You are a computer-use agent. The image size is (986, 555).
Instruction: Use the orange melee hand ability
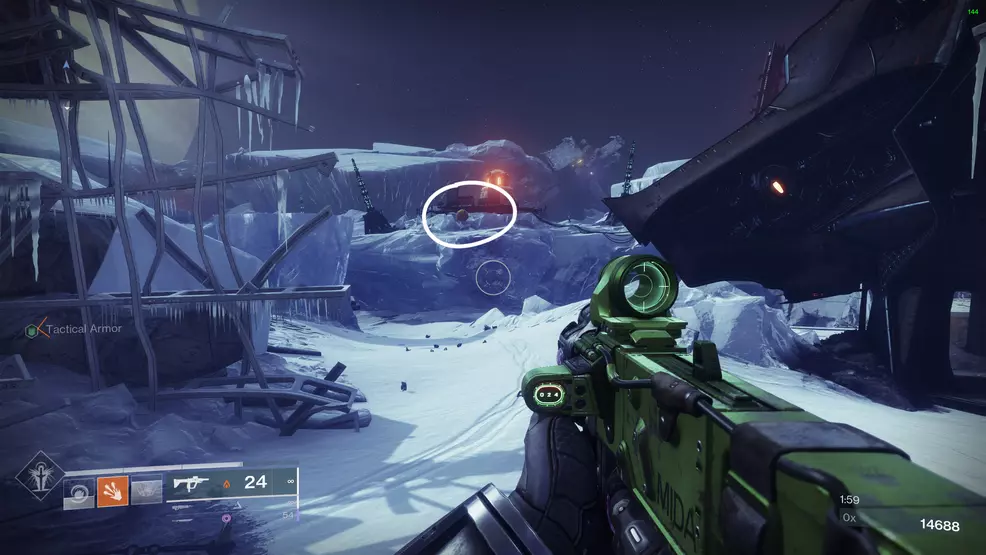coord(110,489)
